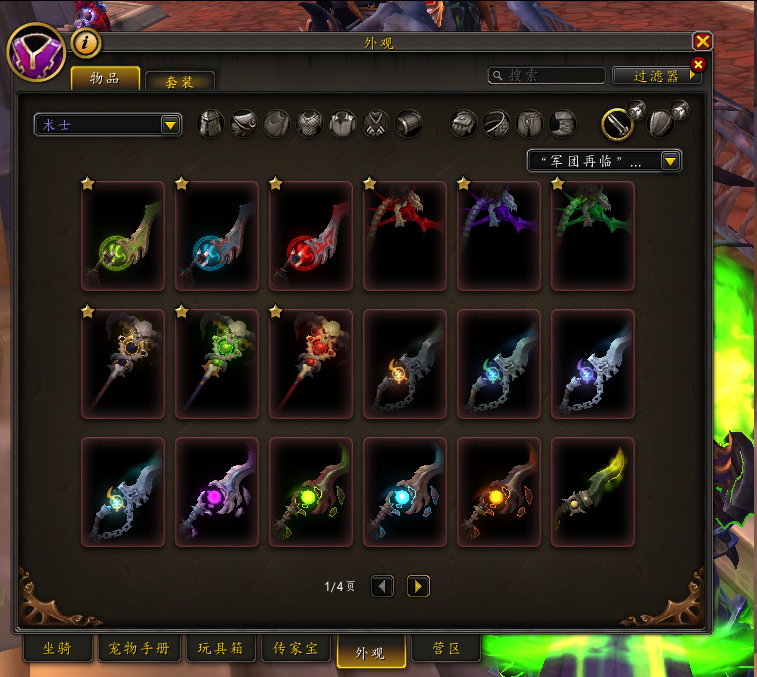The image size is (757, 677).
Task: Open the 玩具箱 toy box tab
Action: pyautogui.click(x=220, y=649)
